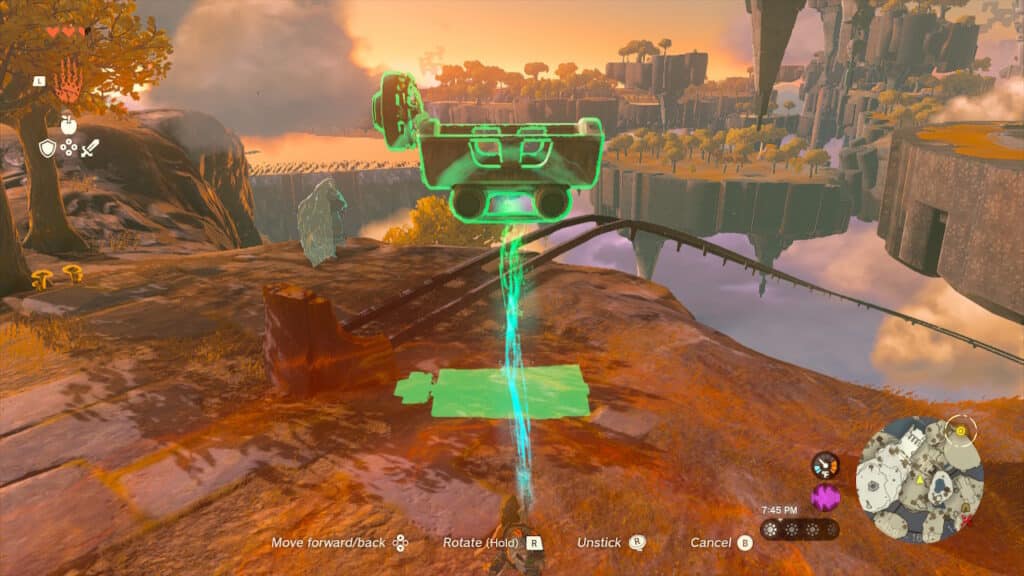Click the purple noise level indicator
The image size is (1024, 576).
pos(825,497)
